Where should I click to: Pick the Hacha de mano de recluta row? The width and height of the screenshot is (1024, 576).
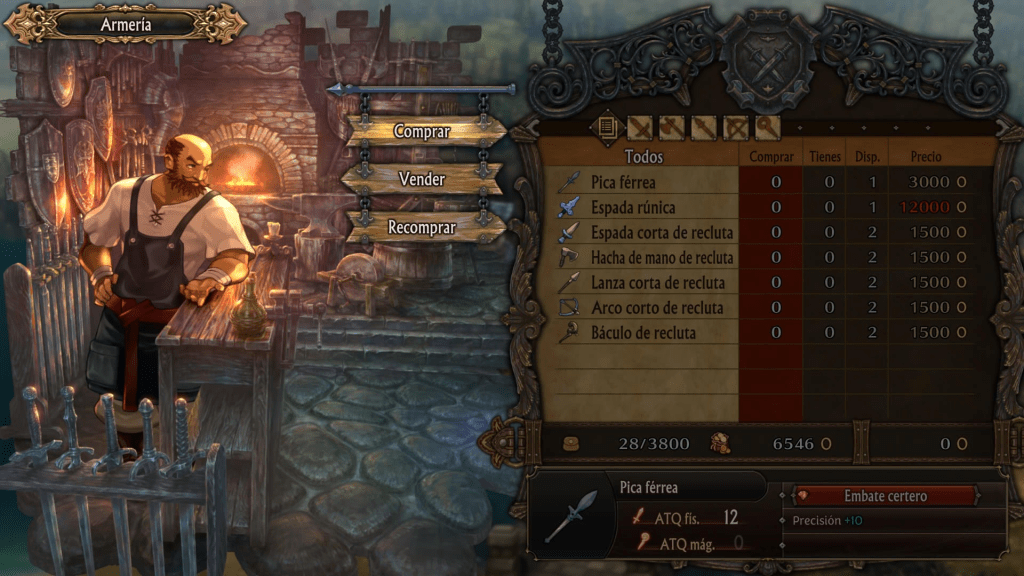coord(662,257)
